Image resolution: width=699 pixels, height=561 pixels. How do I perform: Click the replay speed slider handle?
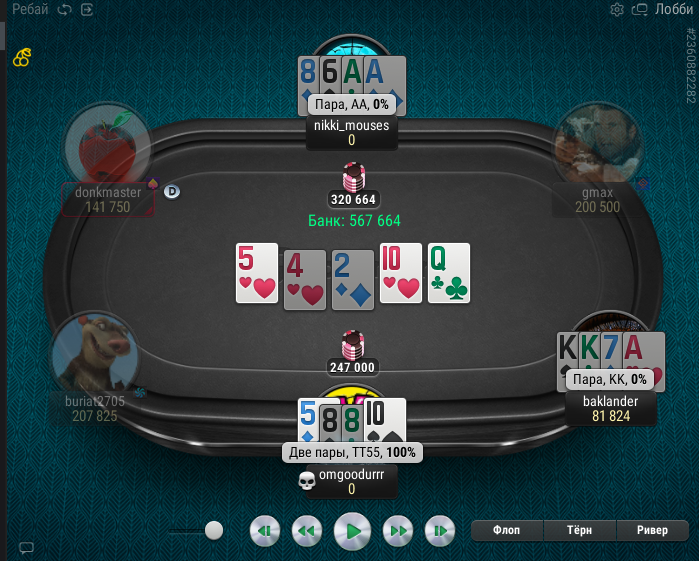213,530
